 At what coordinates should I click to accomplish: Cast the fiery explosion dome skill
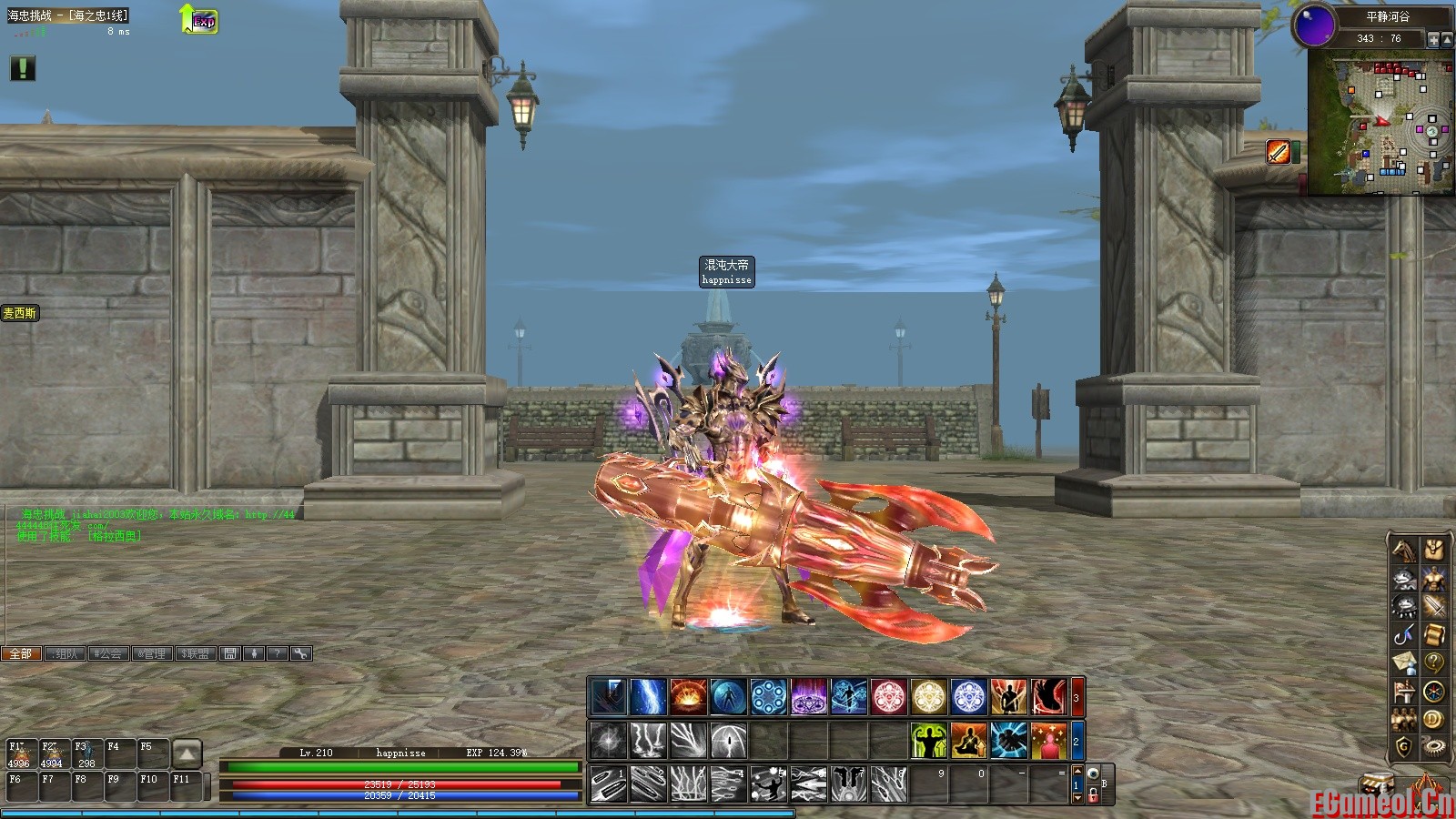688,698
